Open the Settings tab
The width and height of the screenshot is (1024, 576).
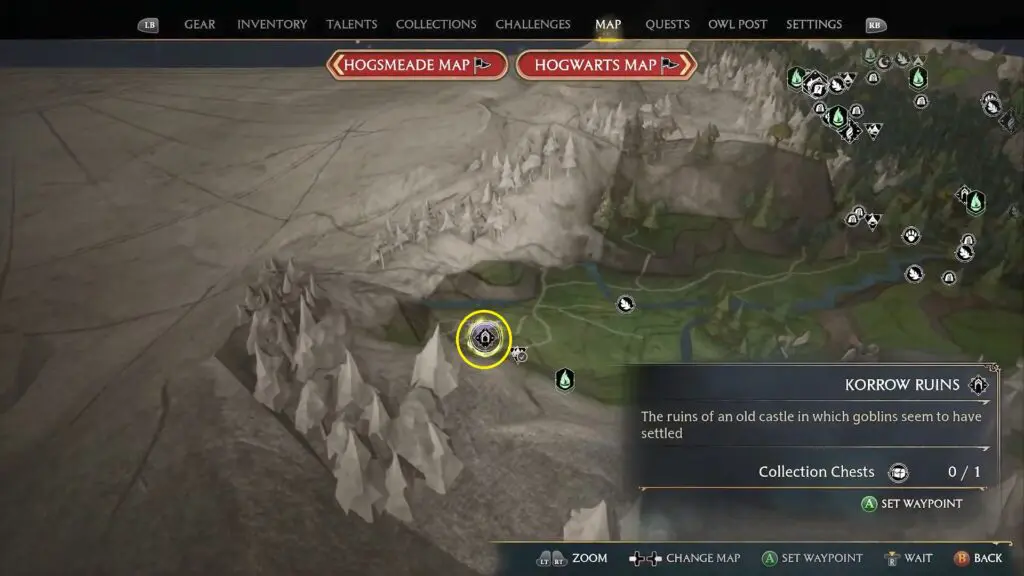[x=814, y=24]
